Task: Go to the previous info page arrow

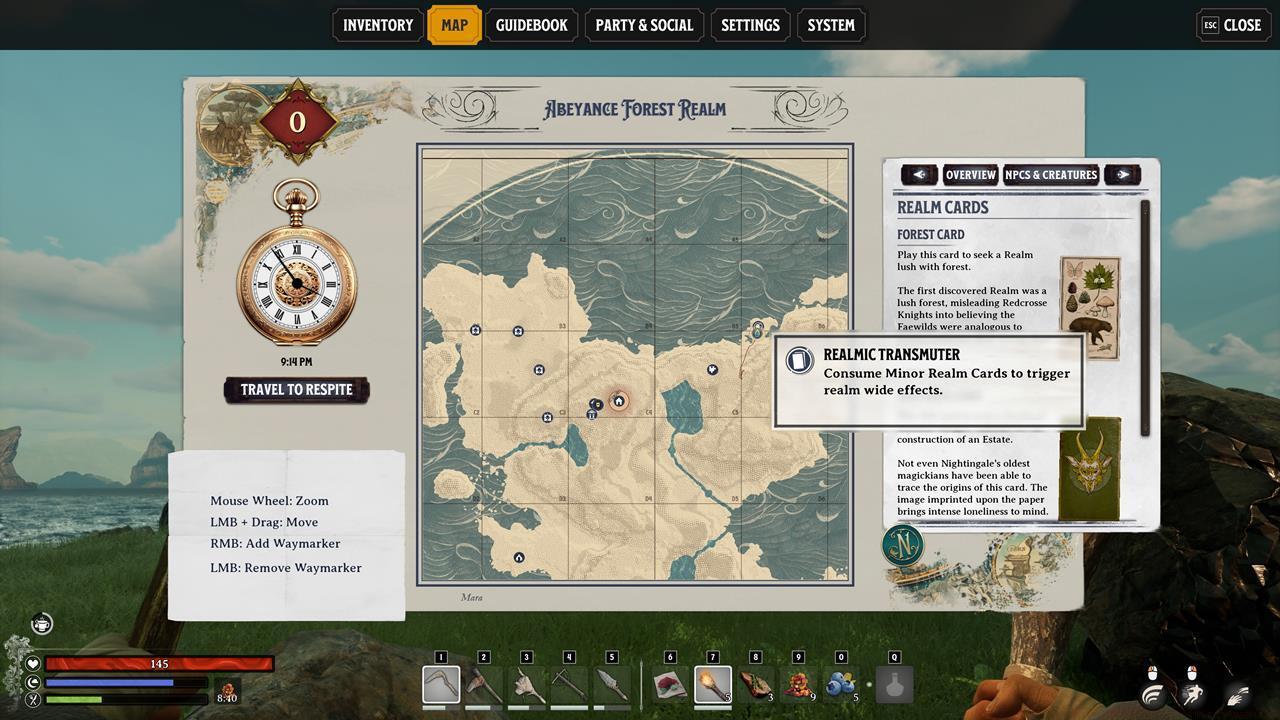Action: (x=919, y=175)
